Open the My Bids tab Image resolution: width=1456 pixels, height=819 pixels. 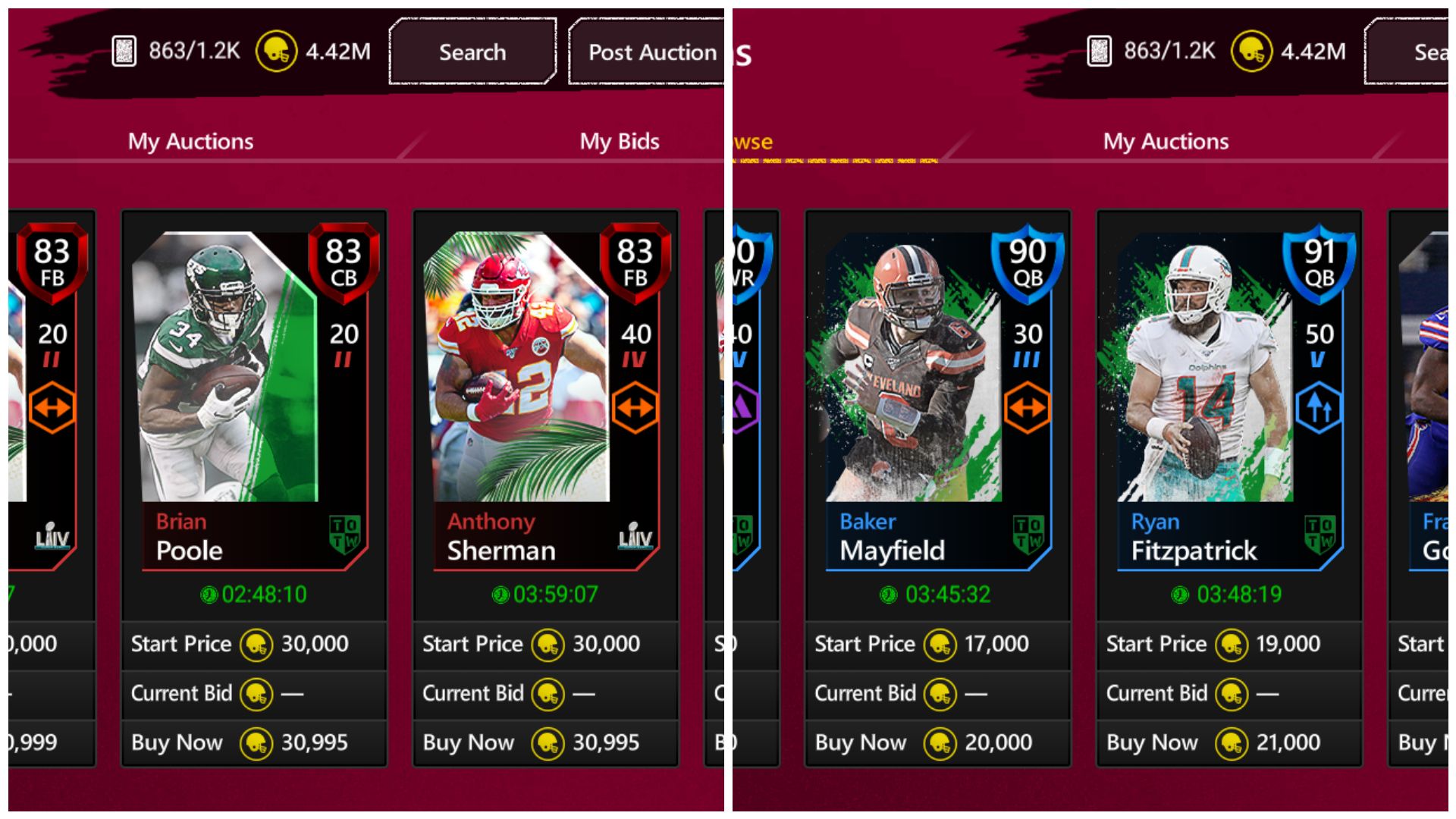click(x=619, y=141)
